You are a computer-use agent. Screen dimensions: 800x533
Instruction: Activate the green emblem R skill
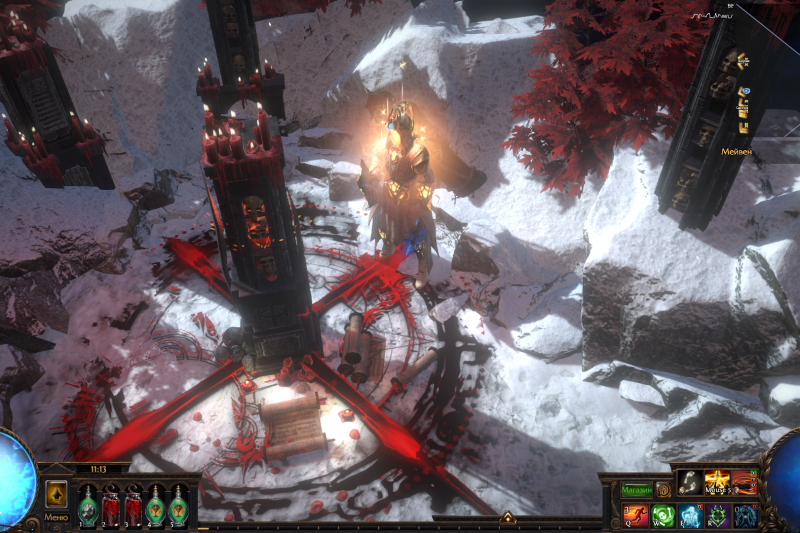point(717,516)
